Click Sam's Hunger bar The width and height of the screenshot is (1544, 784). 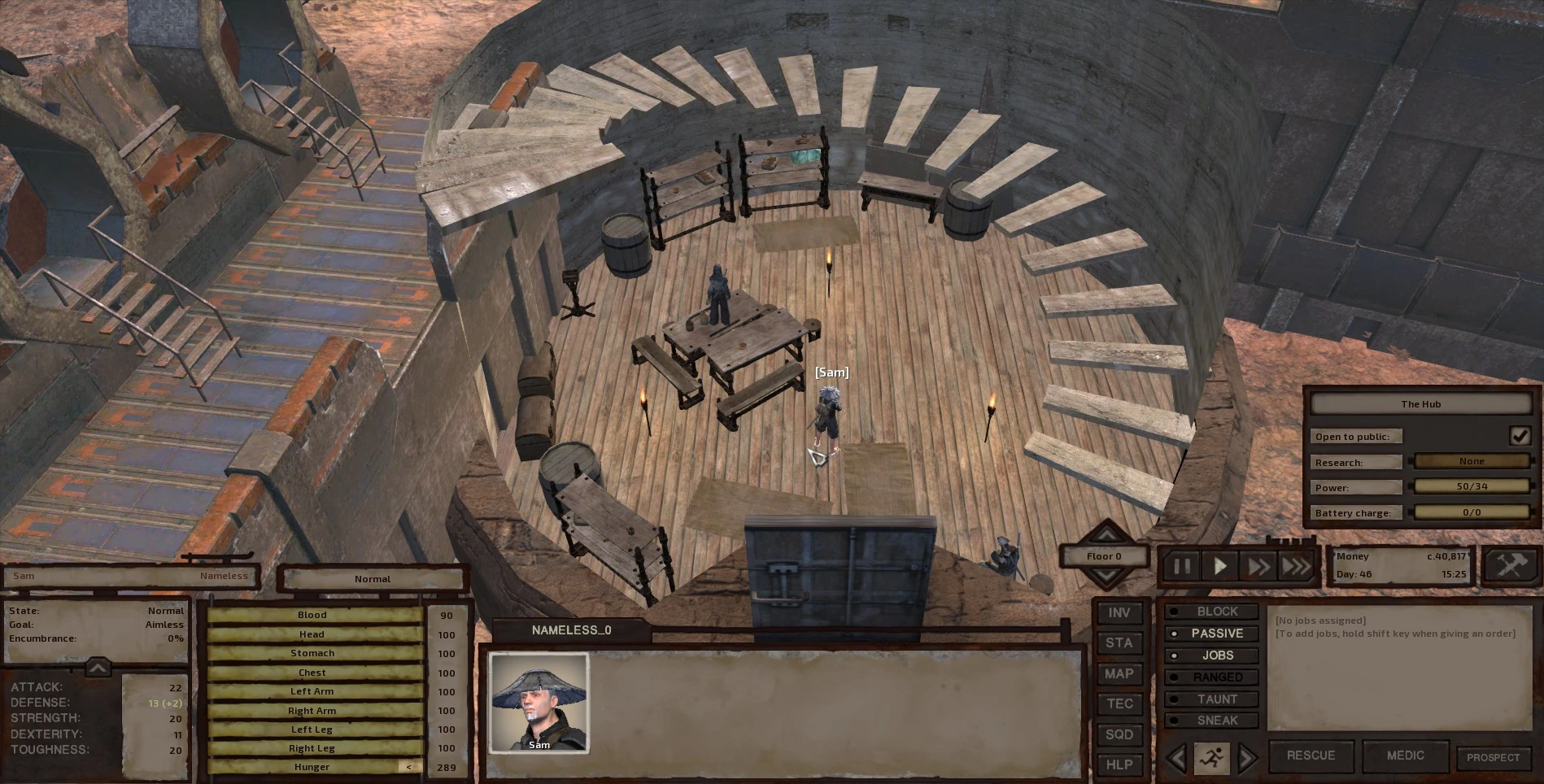coord(313,766)
